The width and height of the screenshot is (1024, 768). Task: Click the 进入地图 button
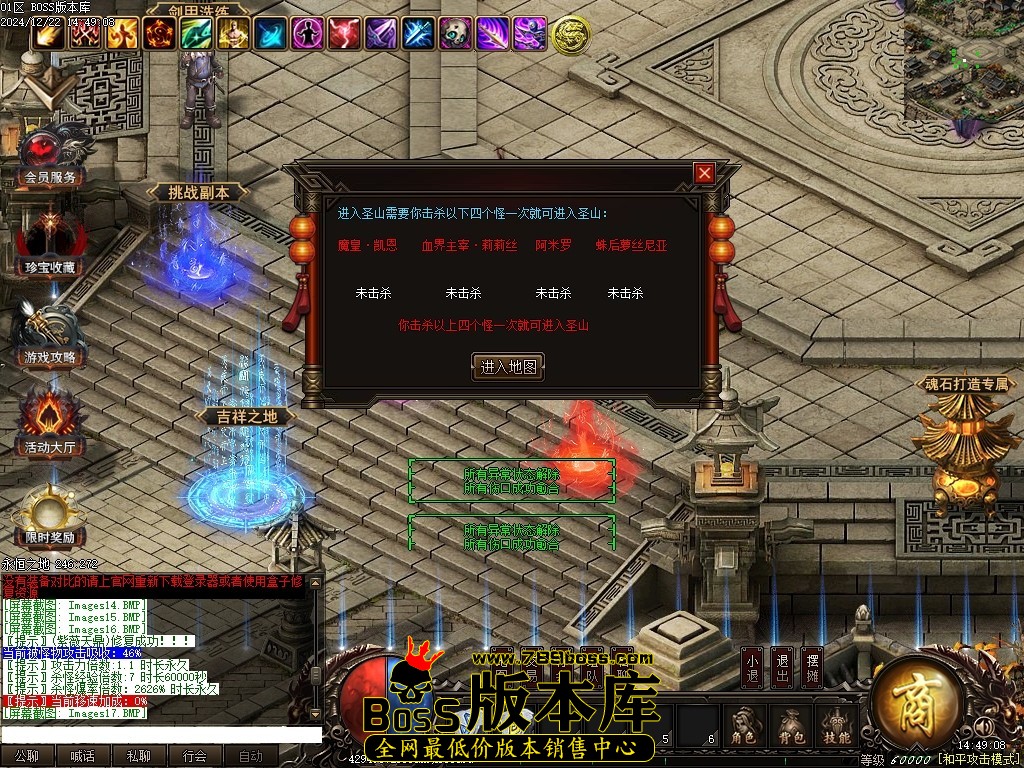pos(508,367)
